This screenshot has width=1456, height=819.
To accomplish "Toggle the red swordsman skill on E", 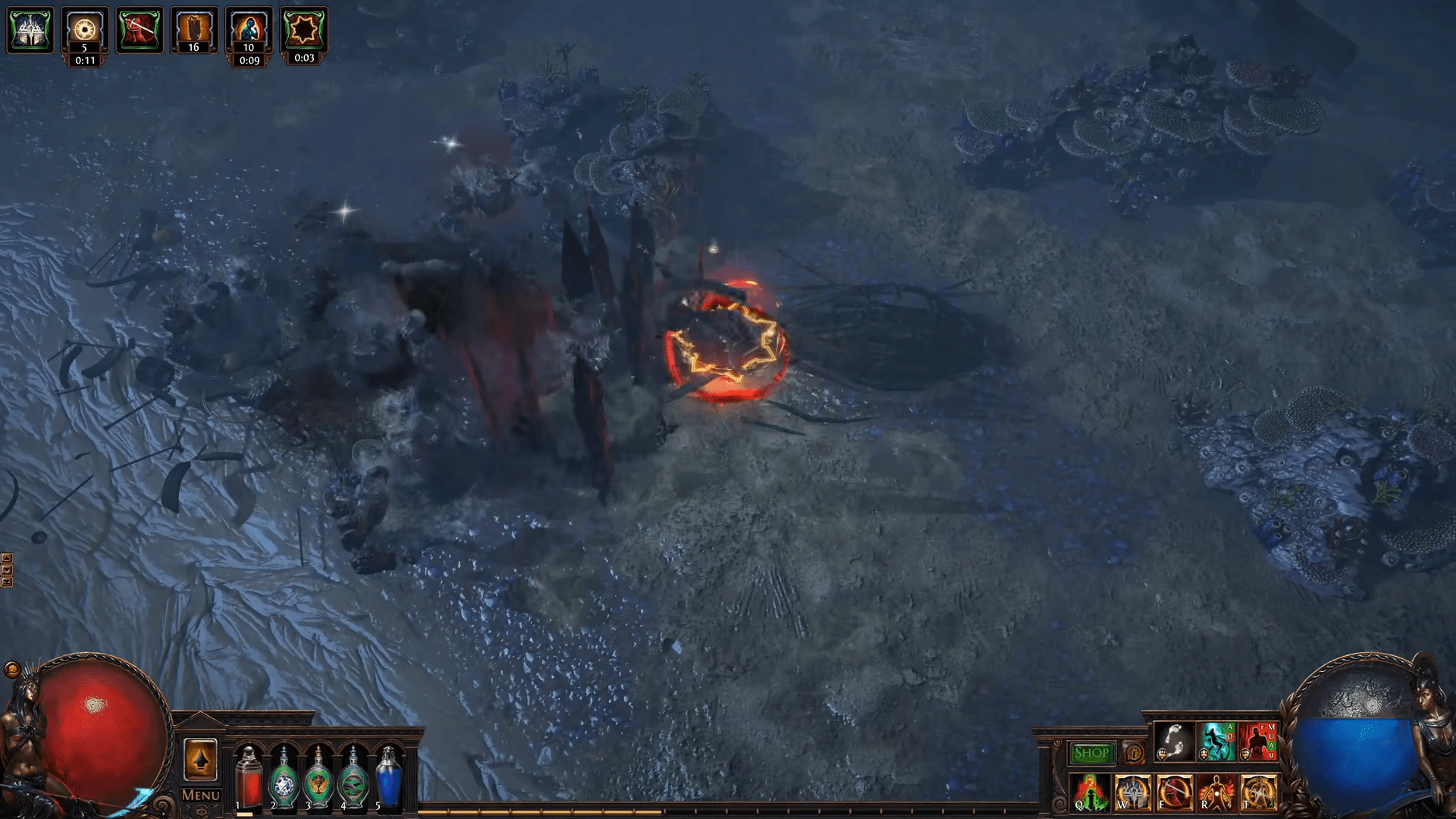I will [x=1175, y=792].
